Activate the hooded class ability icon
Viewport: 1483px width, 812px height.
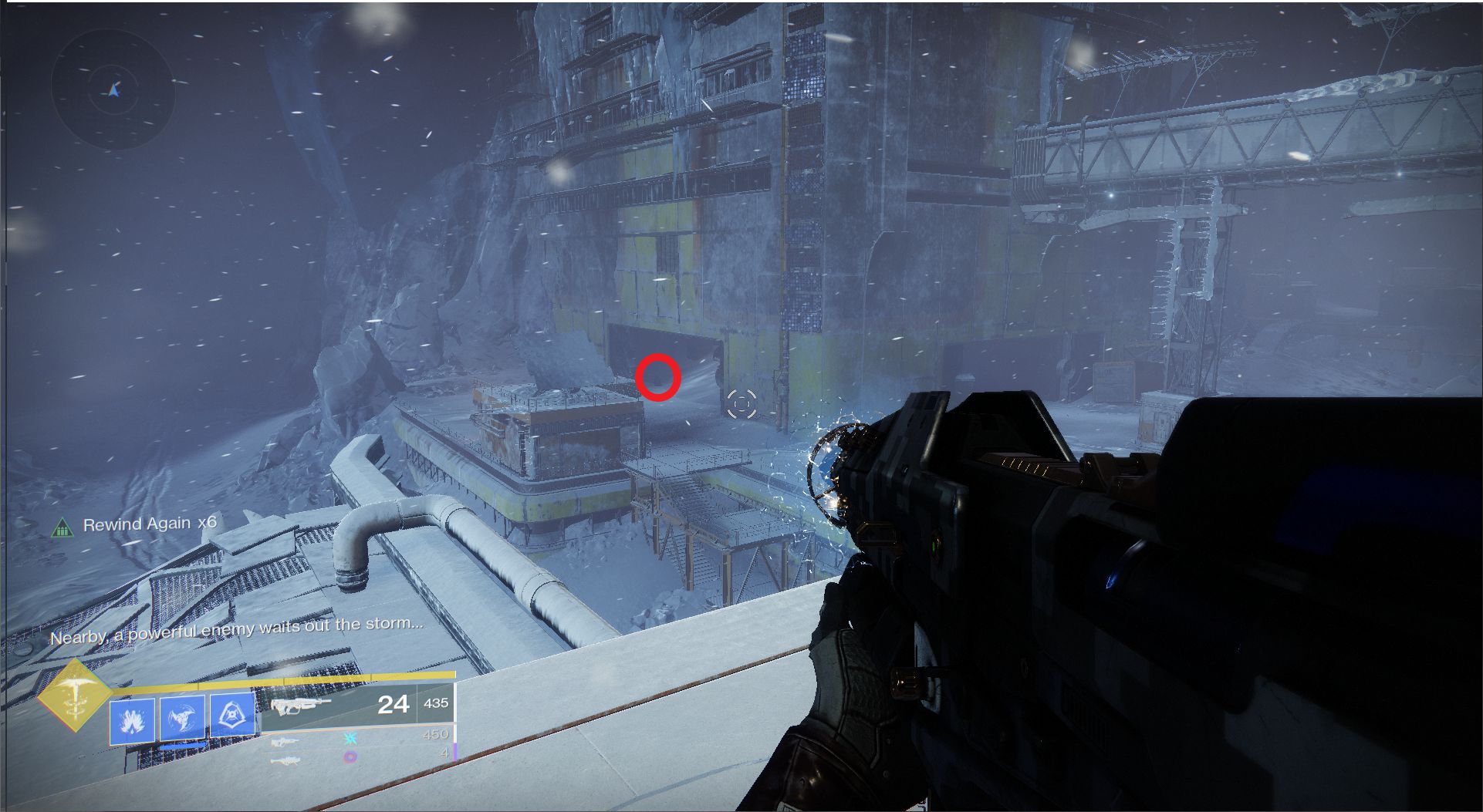tap(232, 716)
